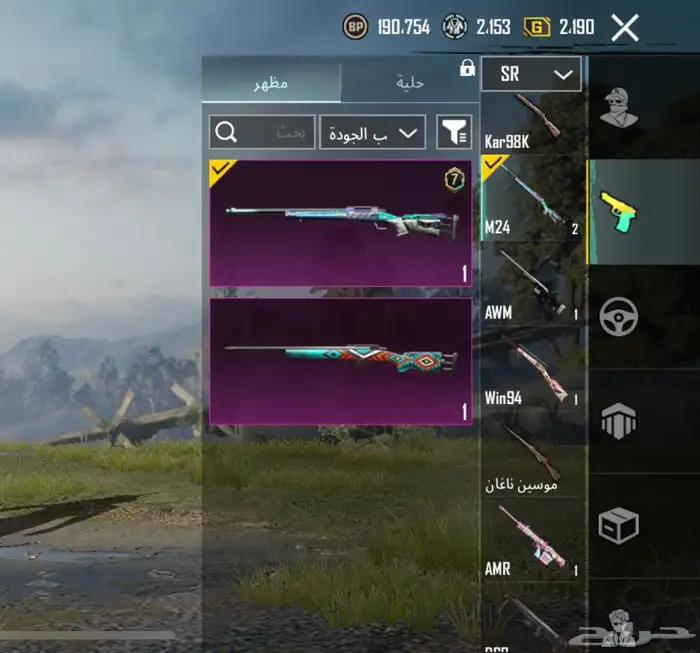This screenshot has width=700, height=653.
Task: Switch to the مظهر tab
Action: point(271,83)
